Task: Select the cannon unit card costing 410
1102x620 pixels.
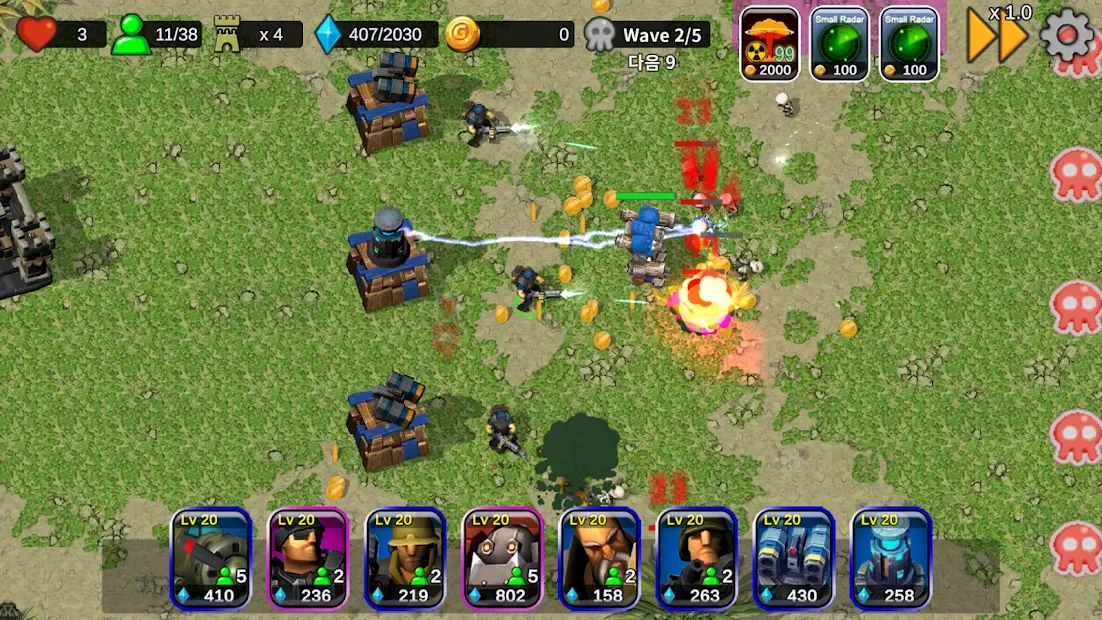Action: (x=210, y=558)
